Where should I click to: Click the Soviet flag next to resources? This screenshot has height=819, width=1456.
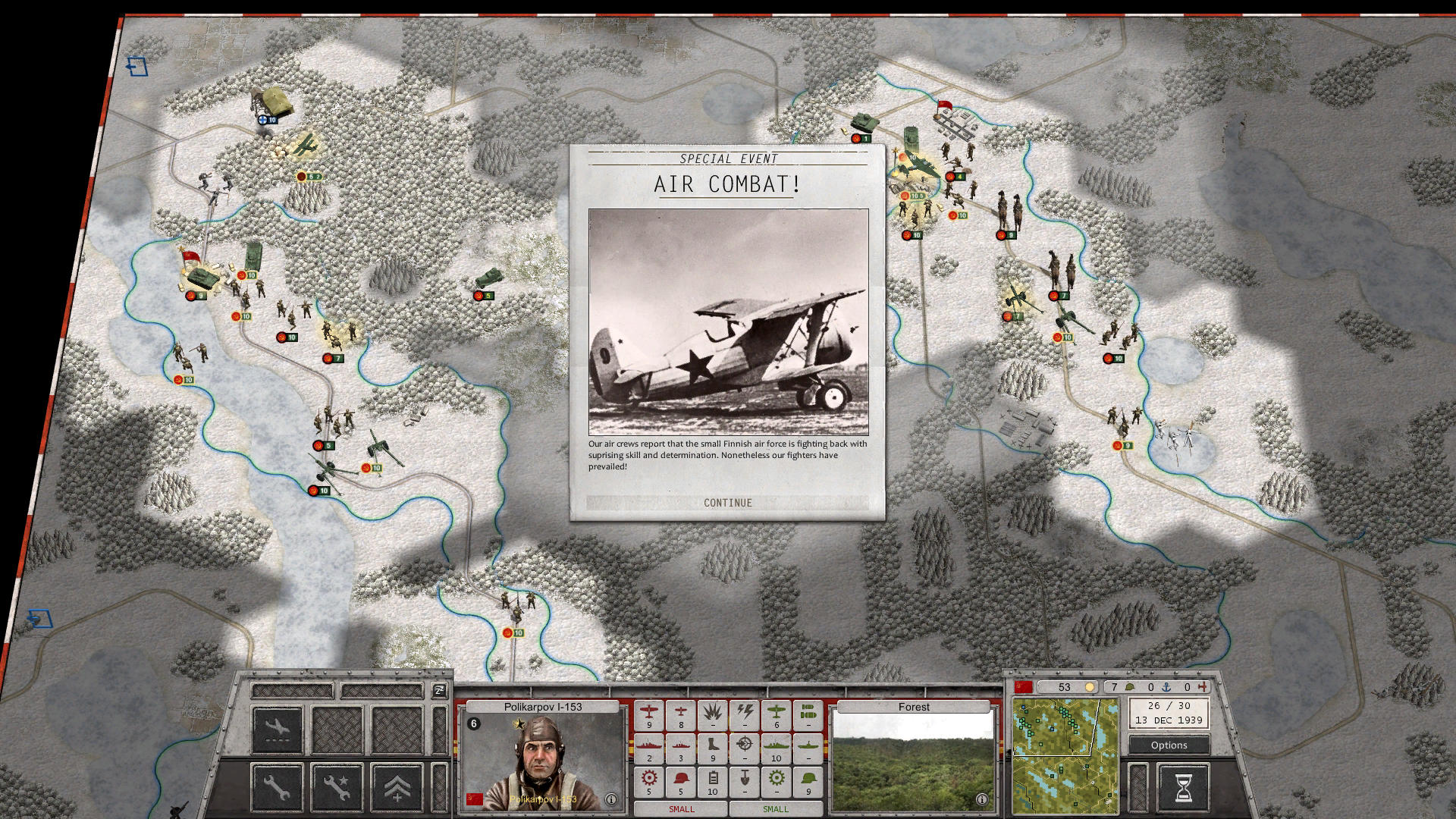1023,687
